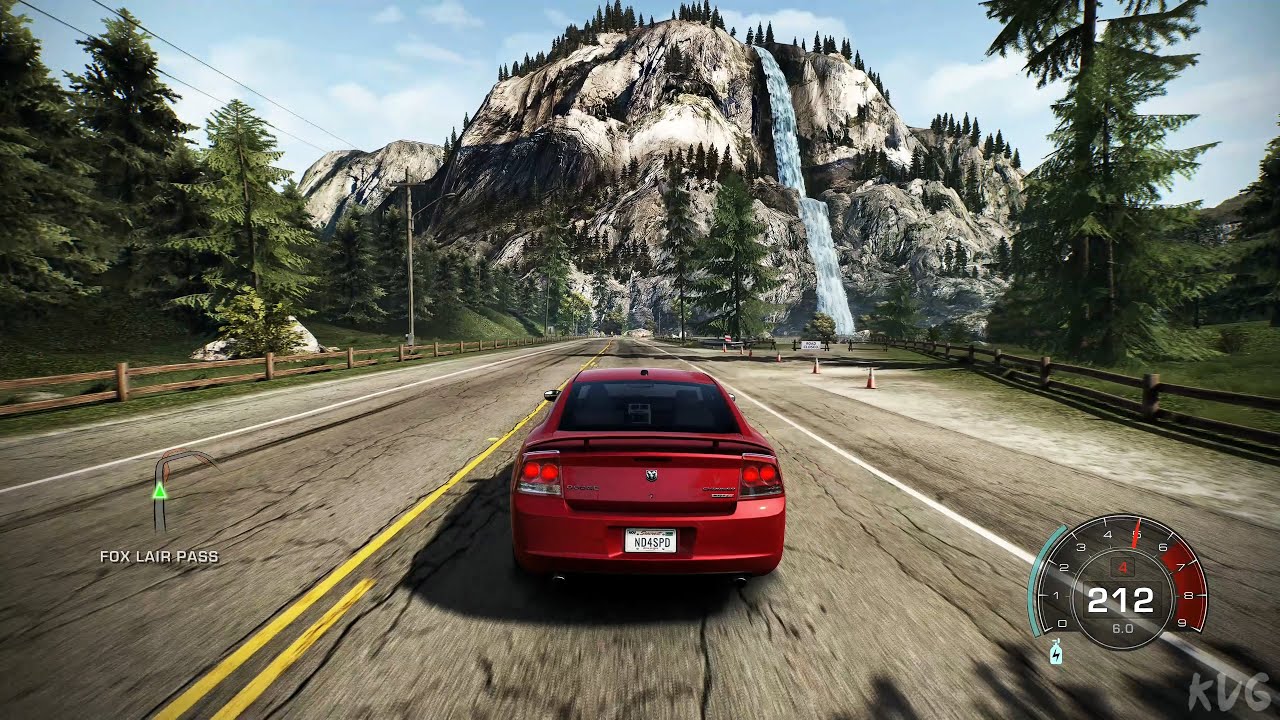Click the route minimap above Fox Lair Pass

click(172, 490)
